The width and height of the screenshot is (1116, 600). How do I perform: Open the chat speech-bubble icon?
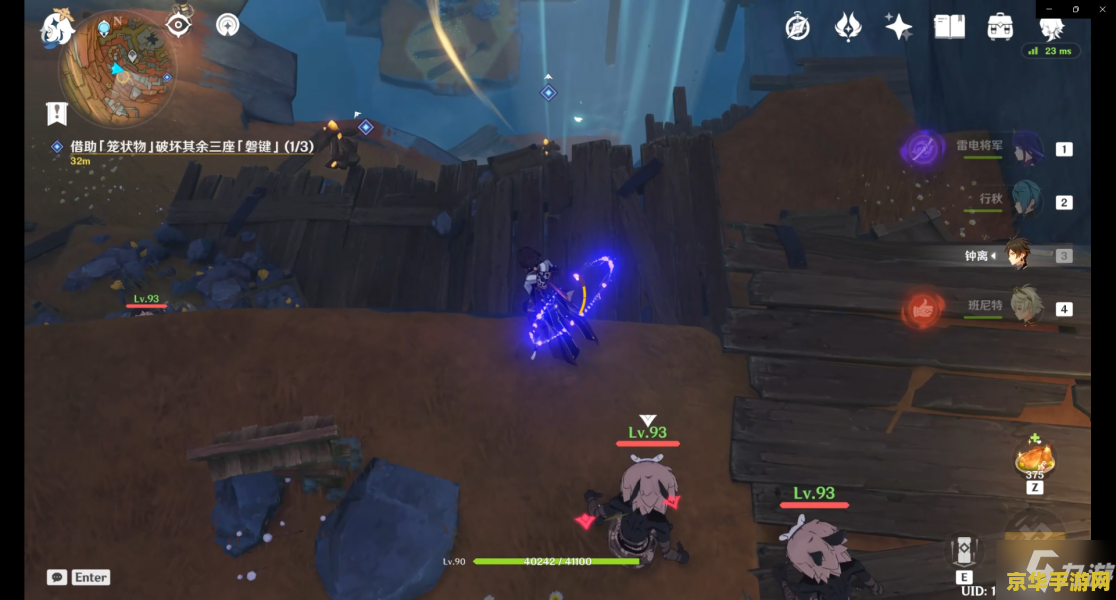coord(57,577)
